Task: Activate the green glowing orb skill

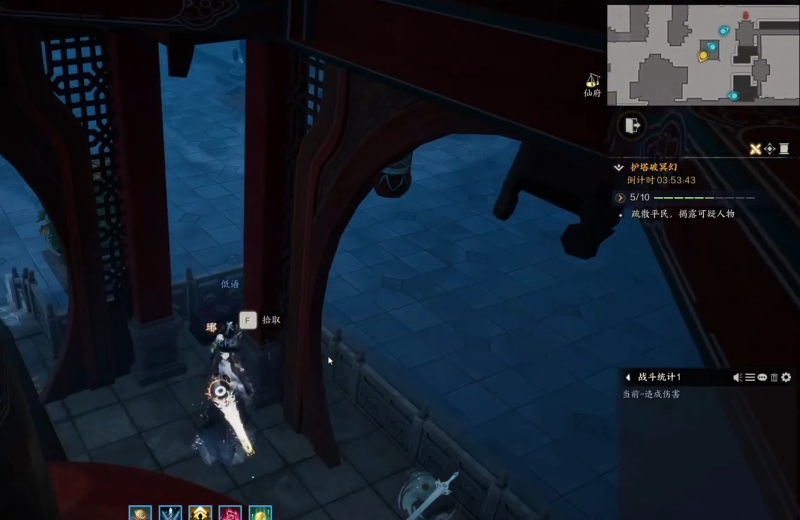Action: coord(260,514)
